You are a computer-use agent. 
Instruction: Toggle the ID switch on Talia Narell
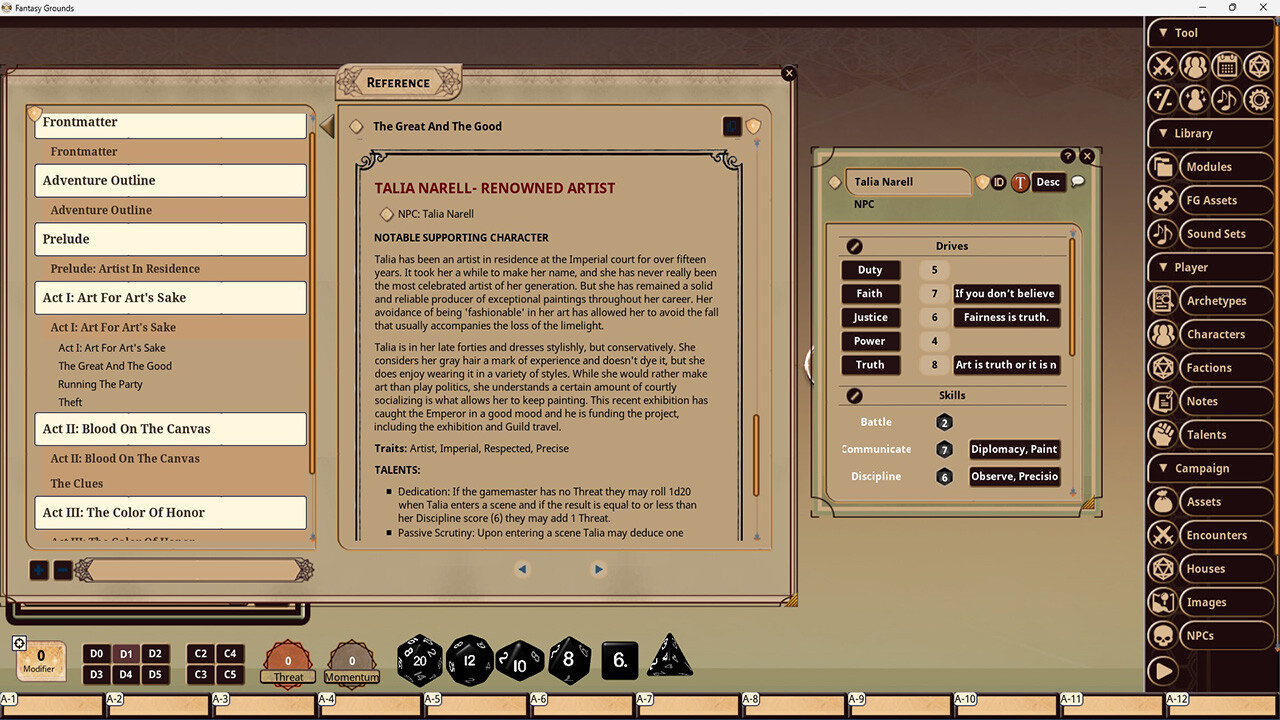pos(998,182)
